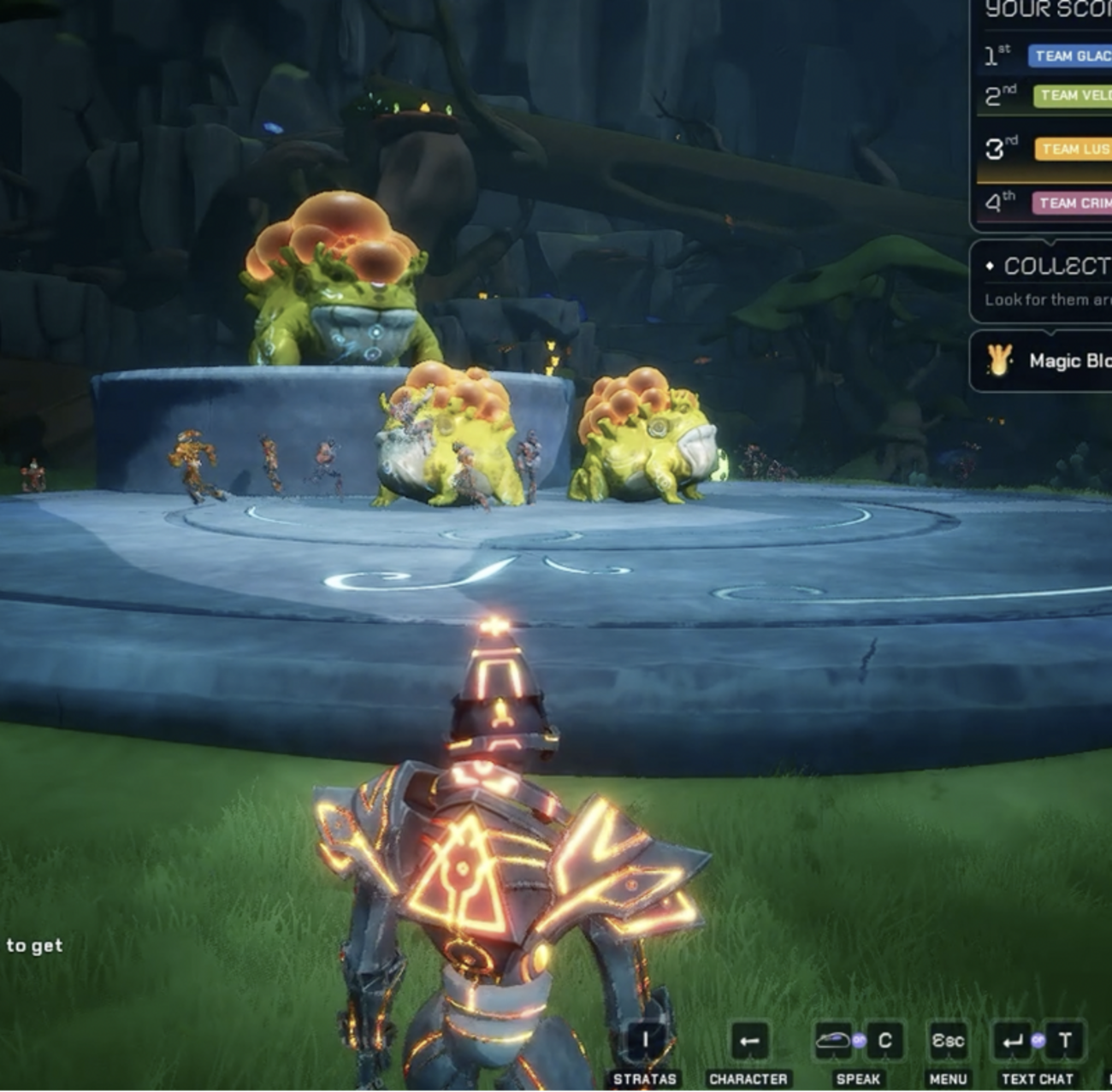Viewport: 1112px width, 1092px height.
Task: Click the Magic Blob item entry
Action: tap(1049, 361)
